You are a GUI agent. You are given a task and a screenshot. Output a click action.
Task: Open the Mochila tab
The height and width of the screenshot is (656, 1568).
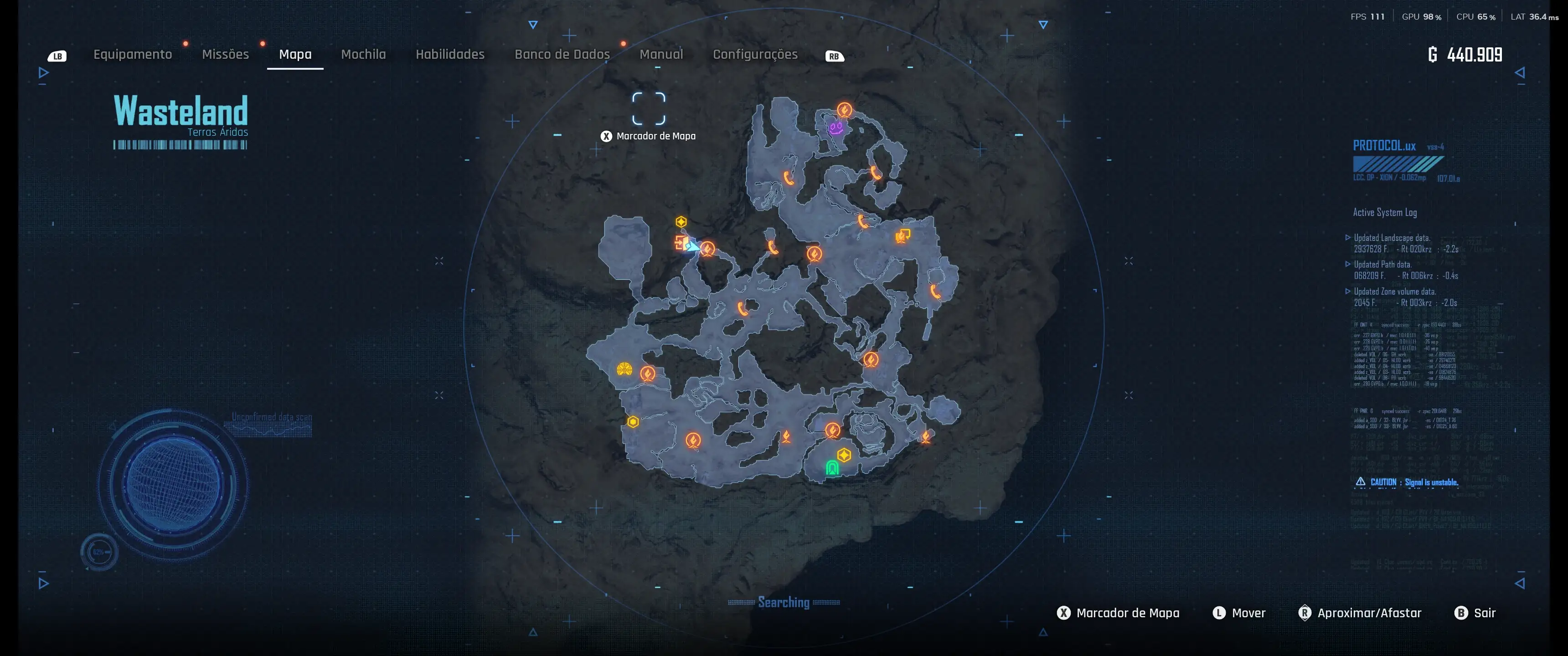(x=363, y=55)
